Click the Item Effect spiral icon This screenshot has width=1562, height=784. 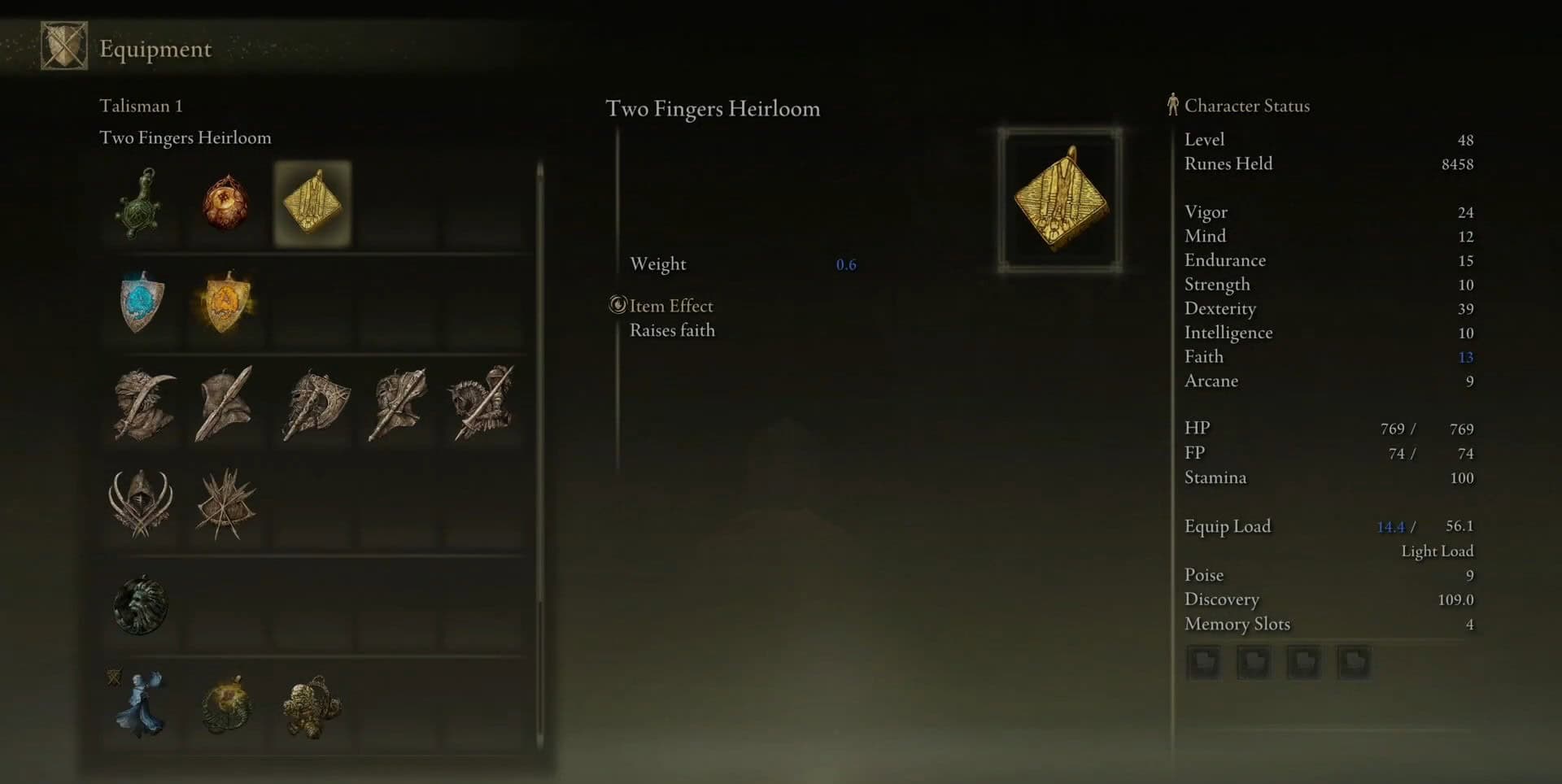point(618,306)
